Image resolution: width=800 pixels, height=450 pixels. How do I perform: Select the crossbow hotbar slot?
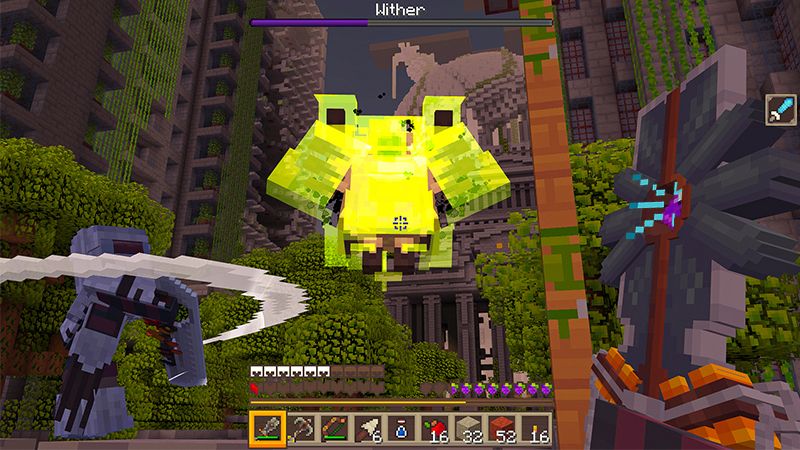(299, 430)
